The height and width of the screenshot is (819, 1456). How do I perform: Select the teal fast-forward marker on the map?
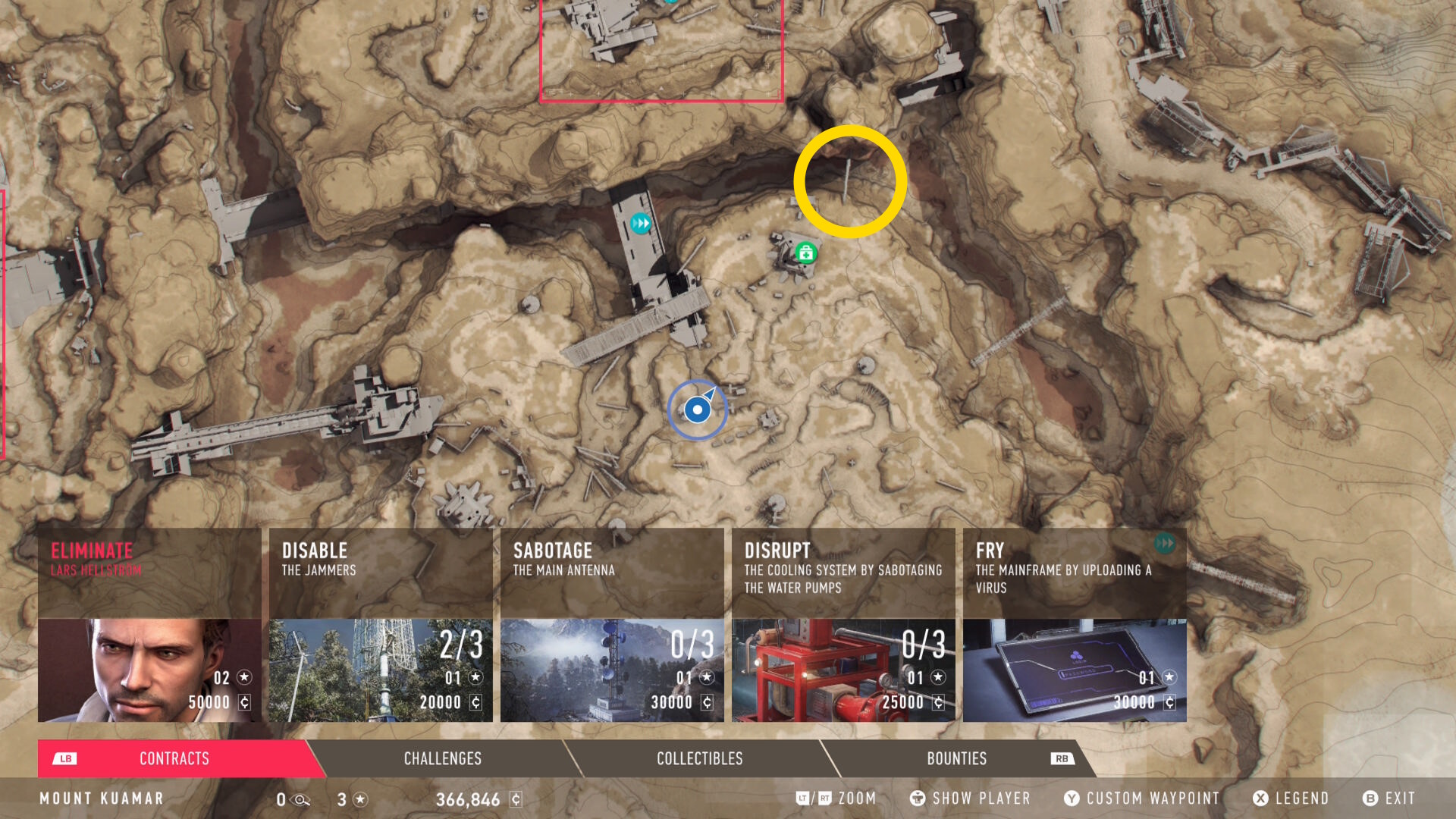click(641, 224)
